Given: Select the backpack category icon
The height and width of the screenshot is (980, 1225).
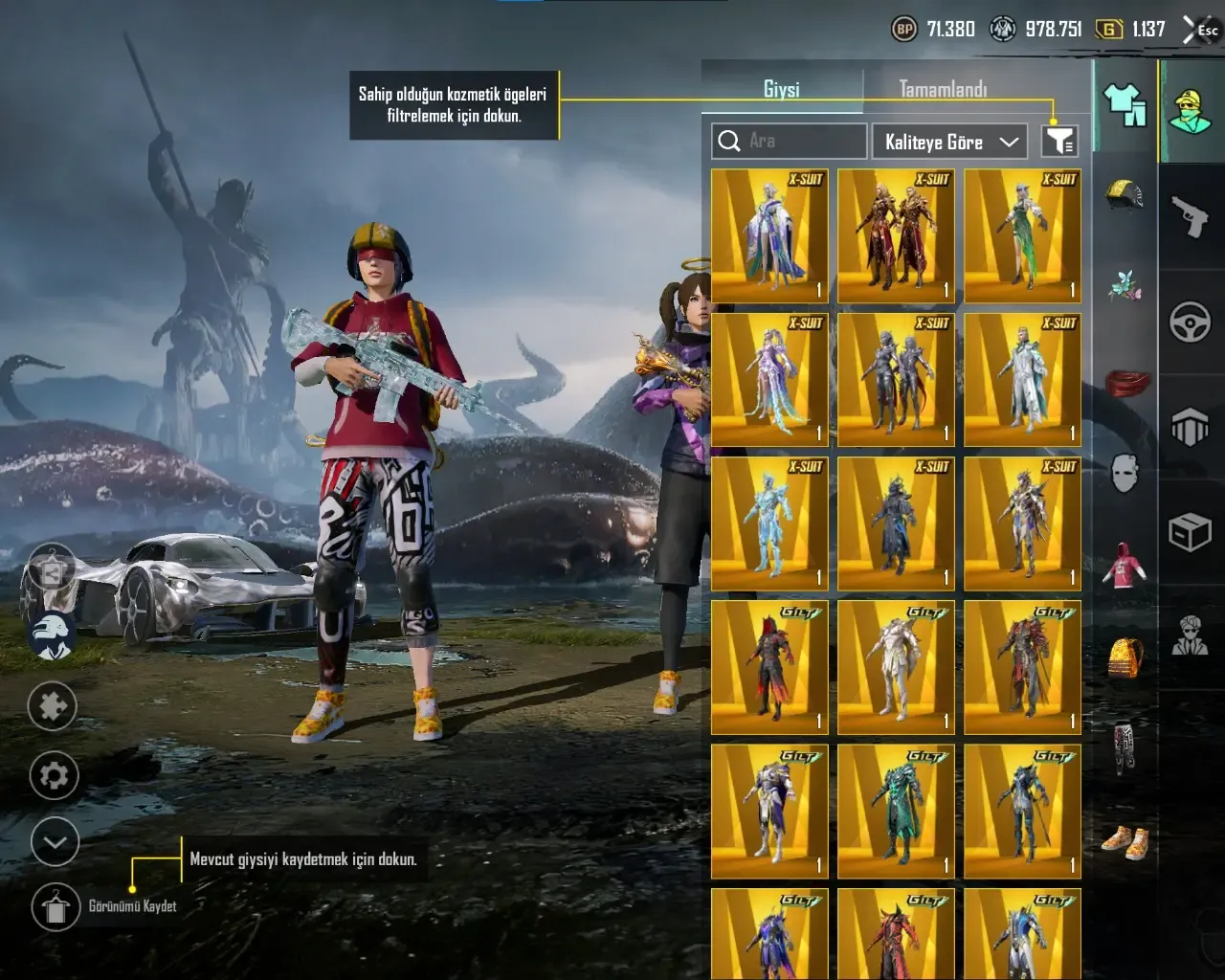Looking at the screenshot, I should pyautogui.click(x=1125, y=657).
